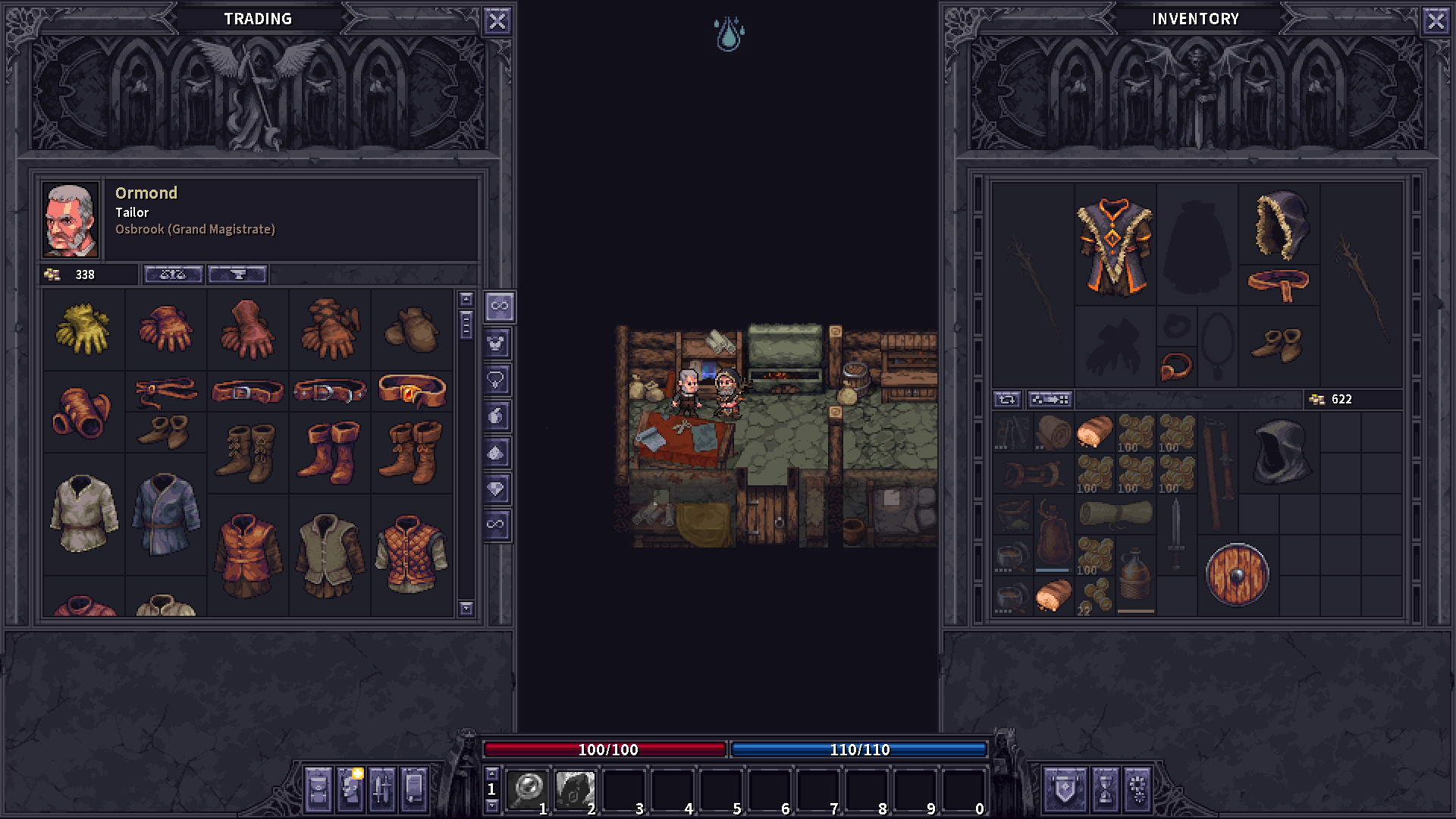
Task: Click Ormond the Tailor's portrait
Action: [71, 218]
